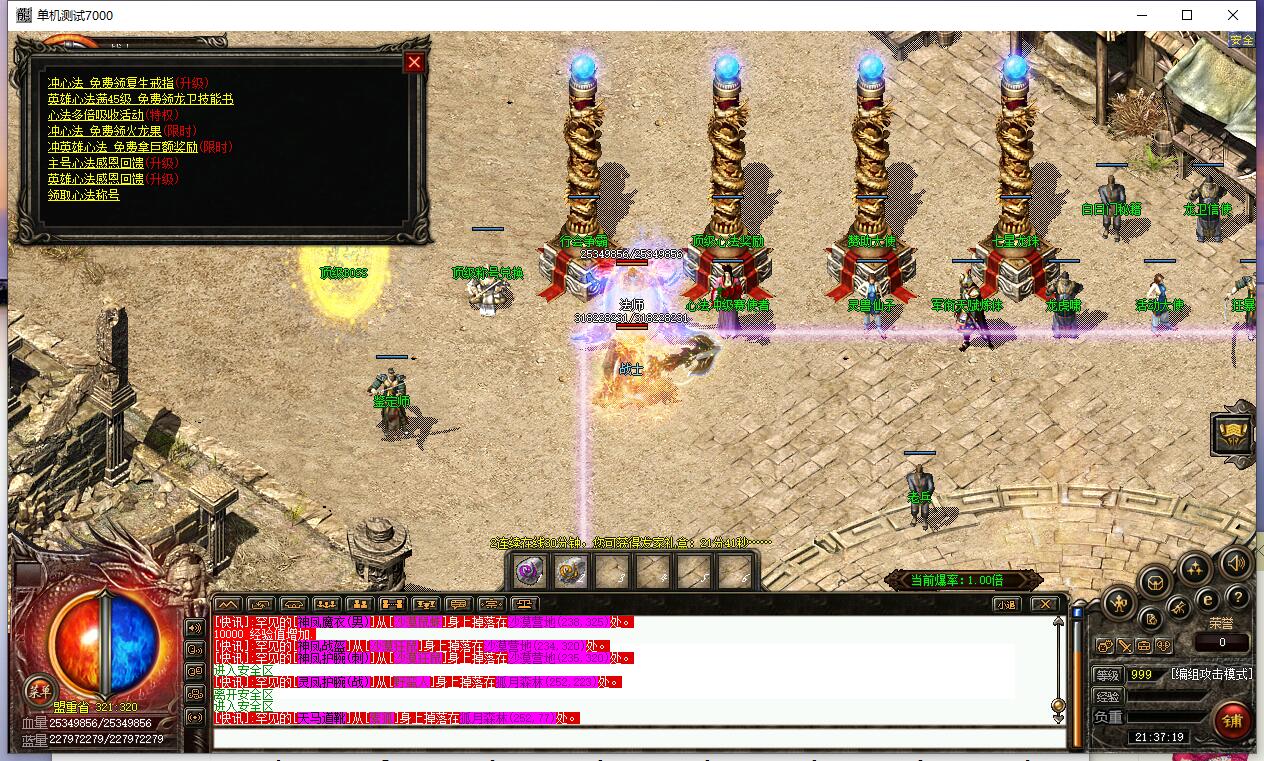Close the 心法 activity dialog
This screenshot has width=1264, height=761.
pyautogui.click(x=414, y=63)
